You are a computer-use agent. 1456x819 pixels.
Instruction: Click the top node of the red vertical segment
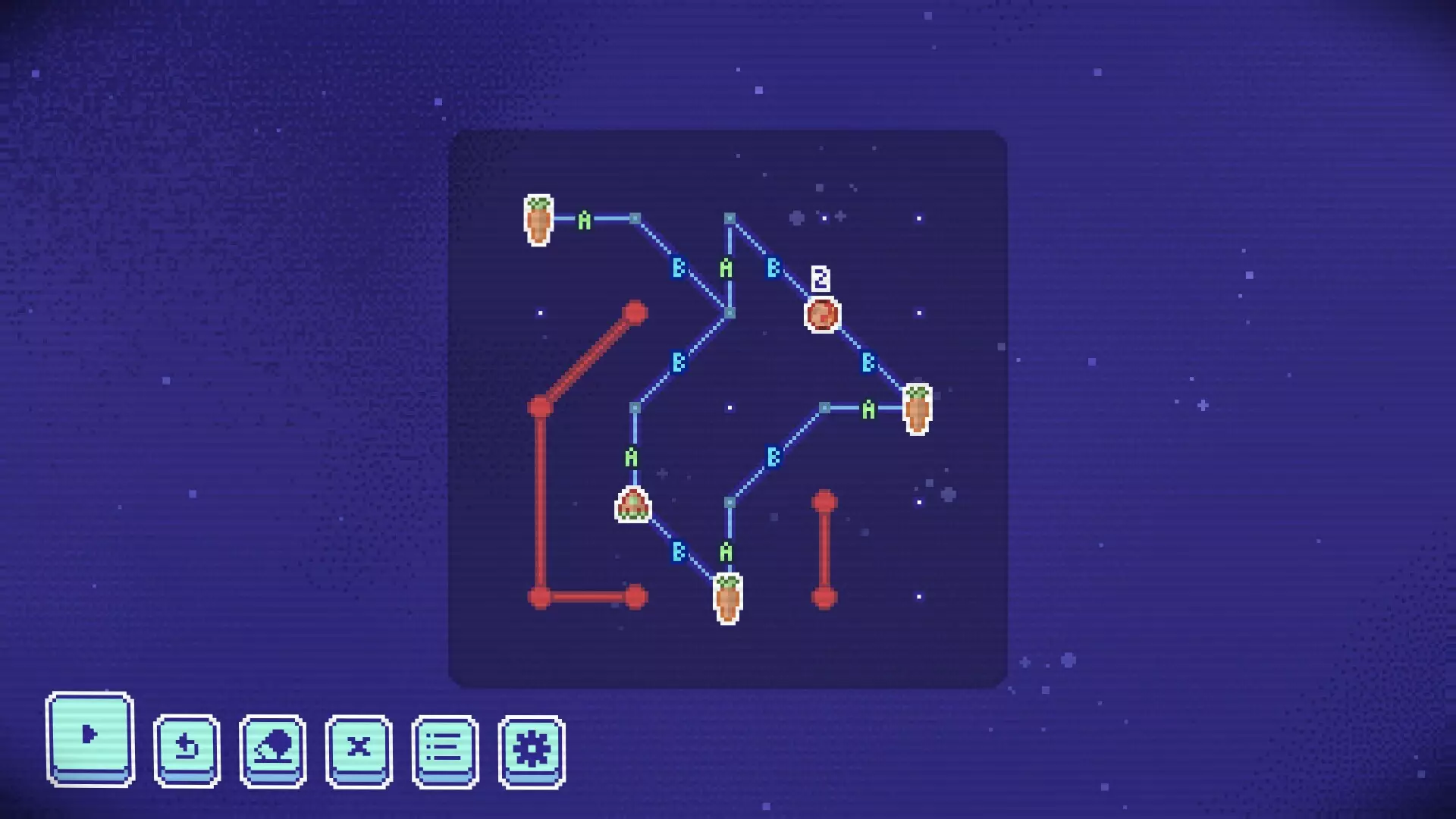pos(825,499)
